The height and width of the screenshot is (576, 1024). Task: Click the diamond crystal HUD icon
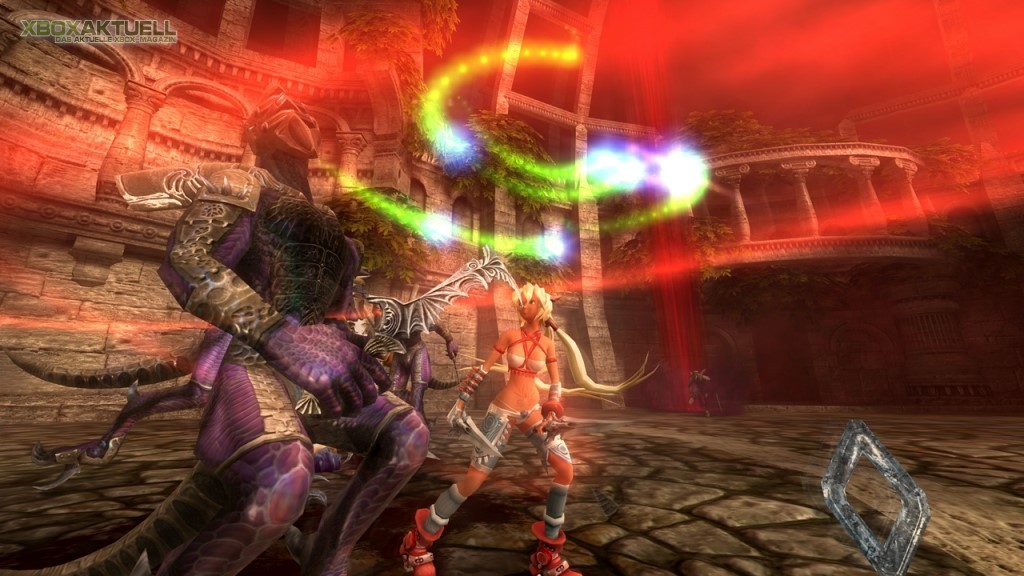[873, 496]
